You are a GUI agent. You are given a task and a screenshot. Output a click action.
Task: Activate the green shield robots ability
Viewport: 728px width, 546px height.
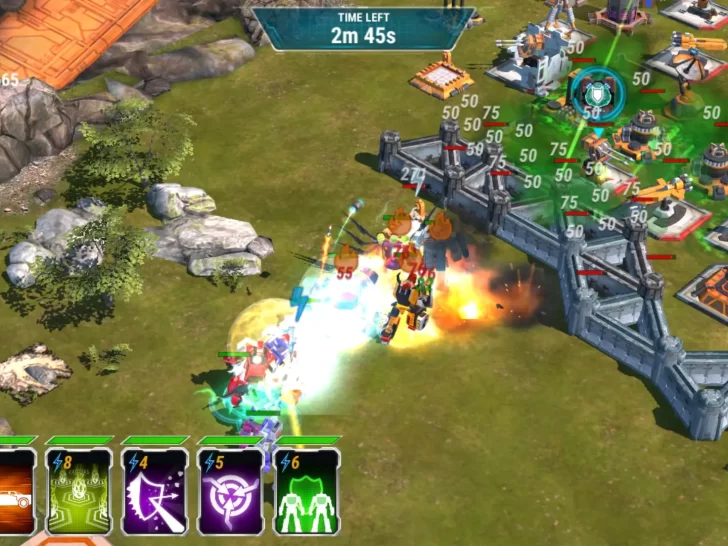tap(307, 492)
